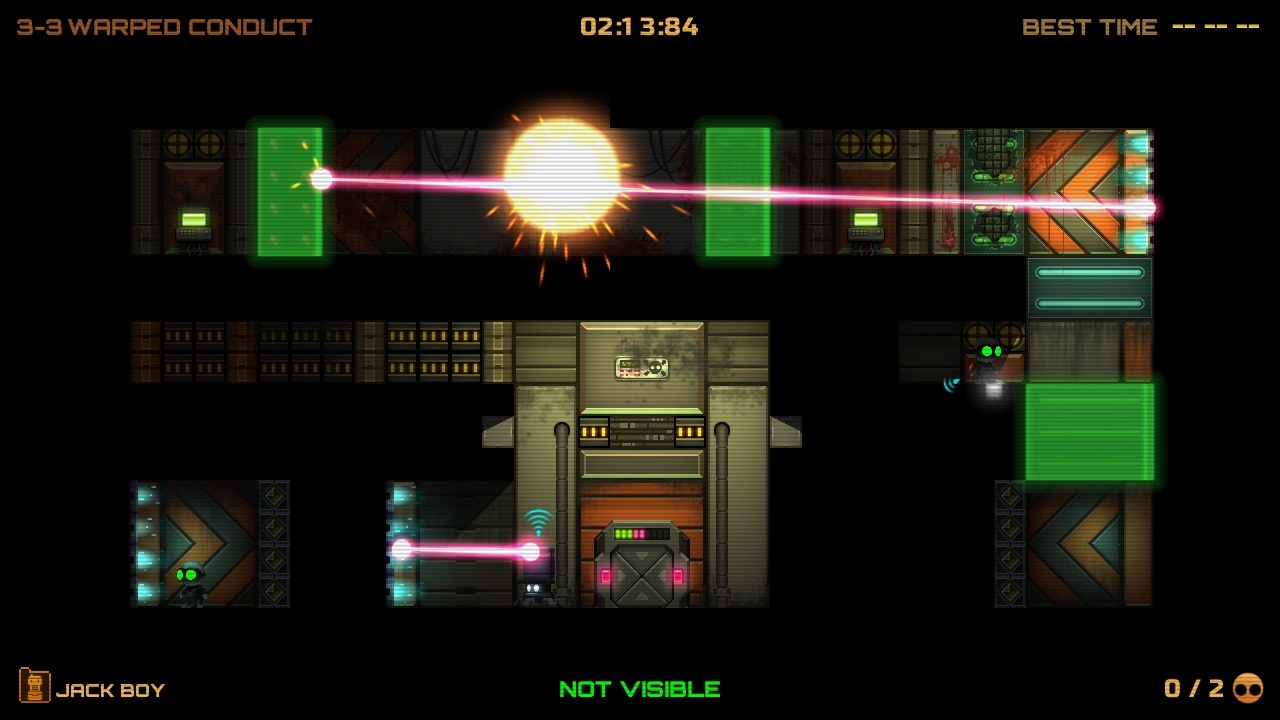Screen dimensions: 1280x720
Task: Open the 3-3 Warped Conduct level title
Action: [x=160, y=27]
